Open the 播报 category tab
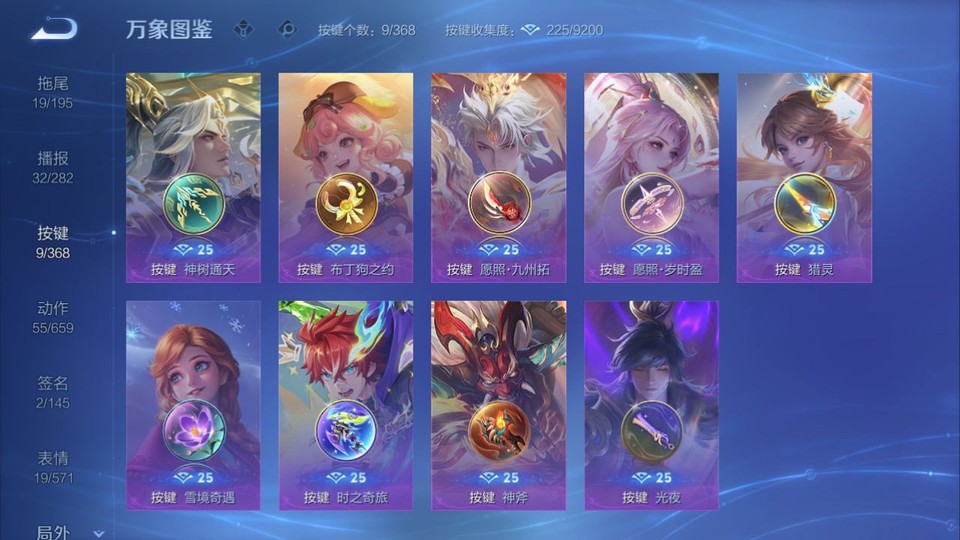 [53, 167]
